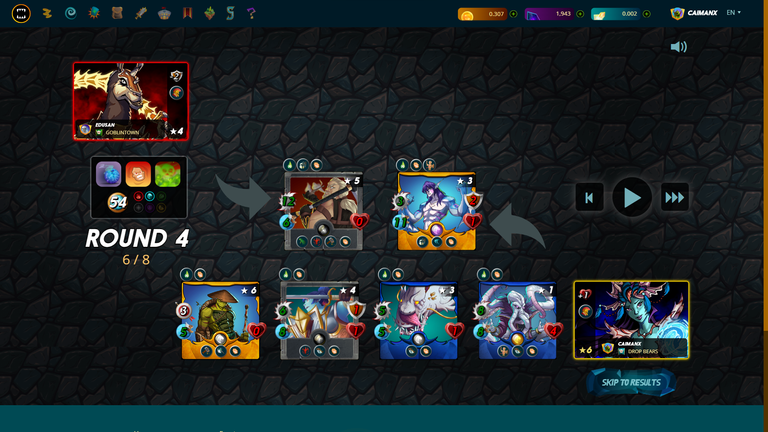The width and height of the screenshot is (768, 432).
Task: Open the sword battle menu
Action: coord(141,13)
